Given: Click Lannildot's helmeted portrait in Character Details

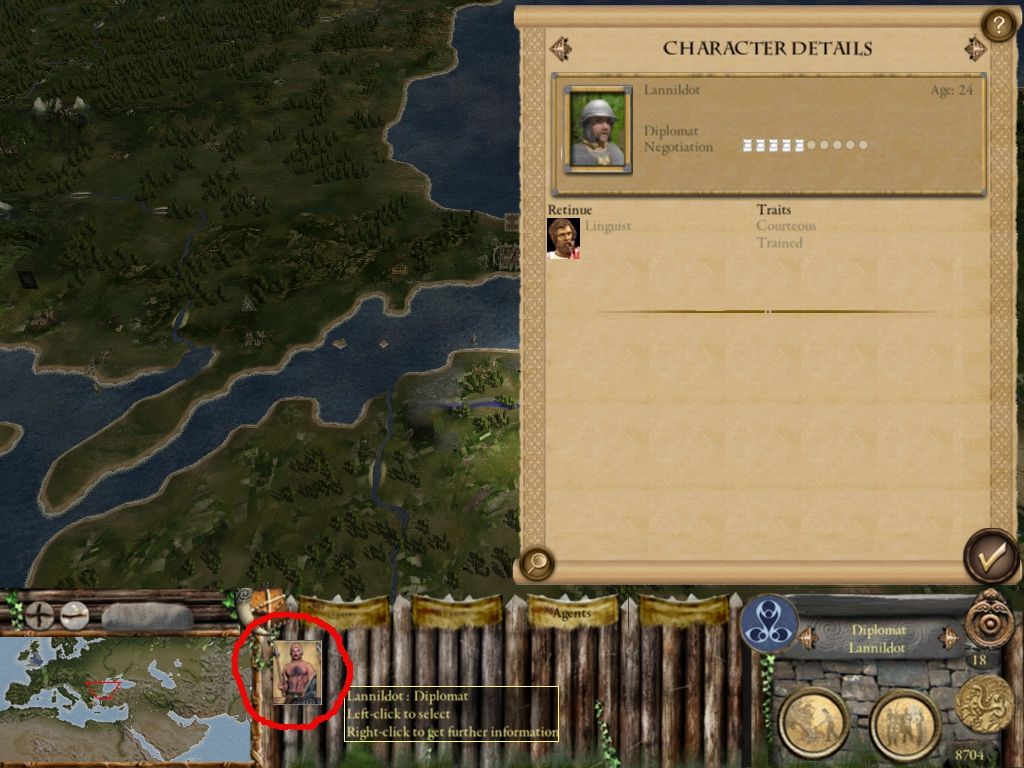Looking at the screenshot, I should pos(598,130).
